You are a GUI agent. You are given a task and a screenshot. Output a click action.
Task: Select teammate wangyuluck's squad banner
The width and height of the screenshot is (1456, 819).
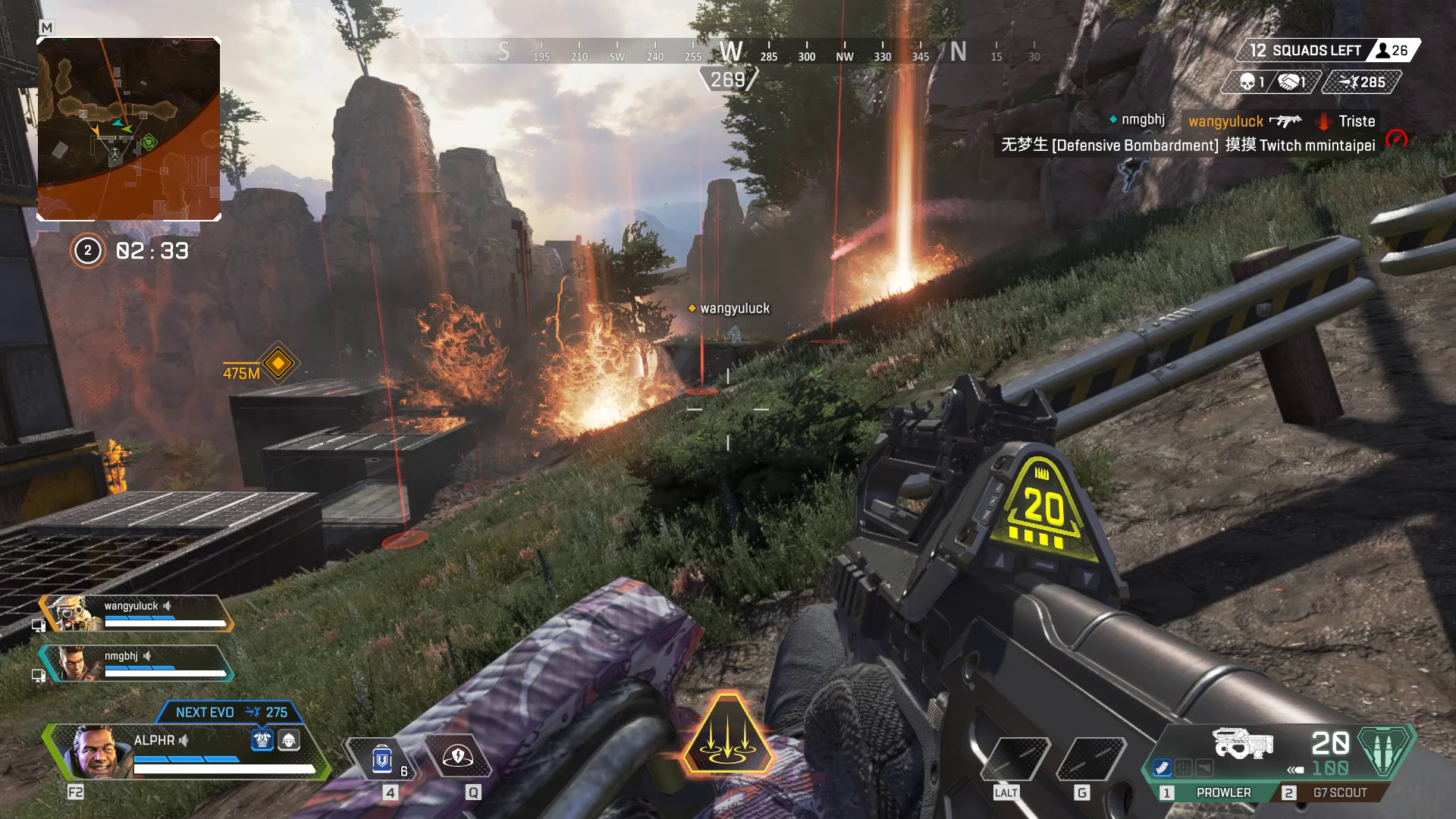coord(136,613)
